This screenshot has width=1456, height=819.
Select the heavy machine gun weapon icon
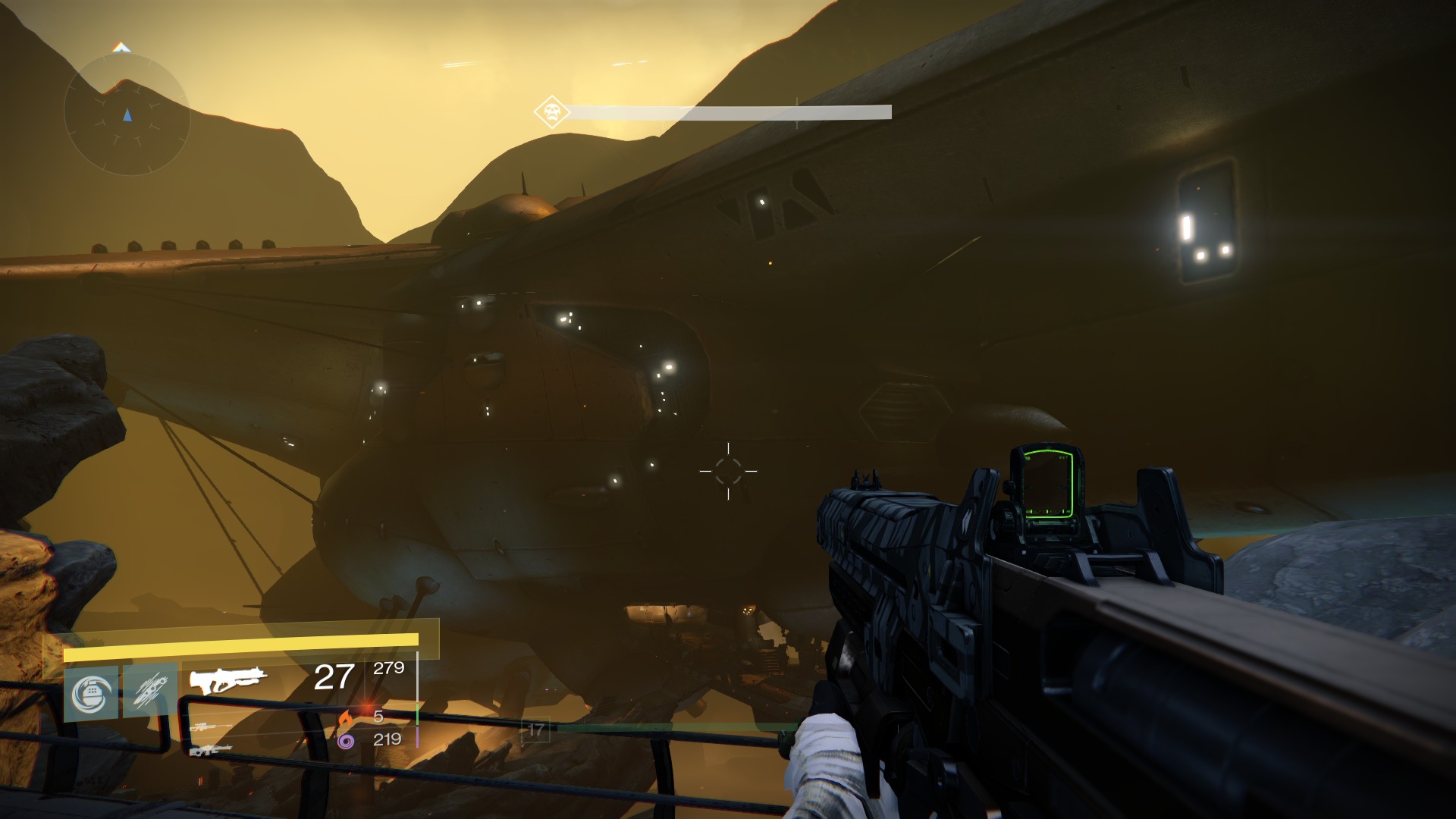coord(210,750)
